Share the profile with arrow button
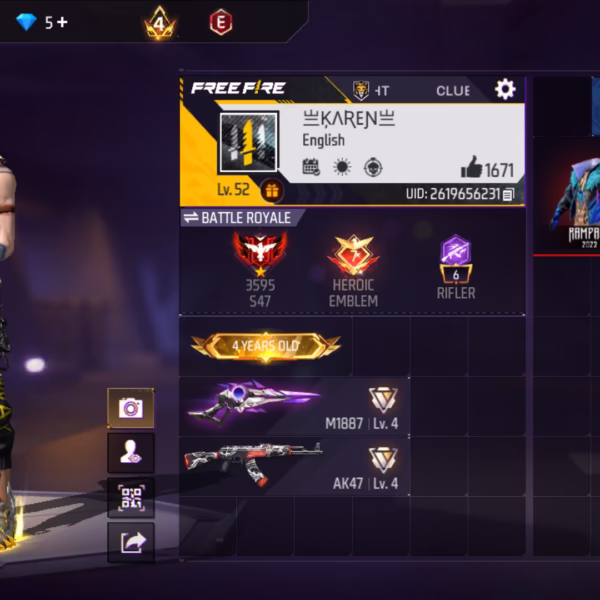Viewport: 600px width, 600px height. pyautogui.click(x=131, y=542)
